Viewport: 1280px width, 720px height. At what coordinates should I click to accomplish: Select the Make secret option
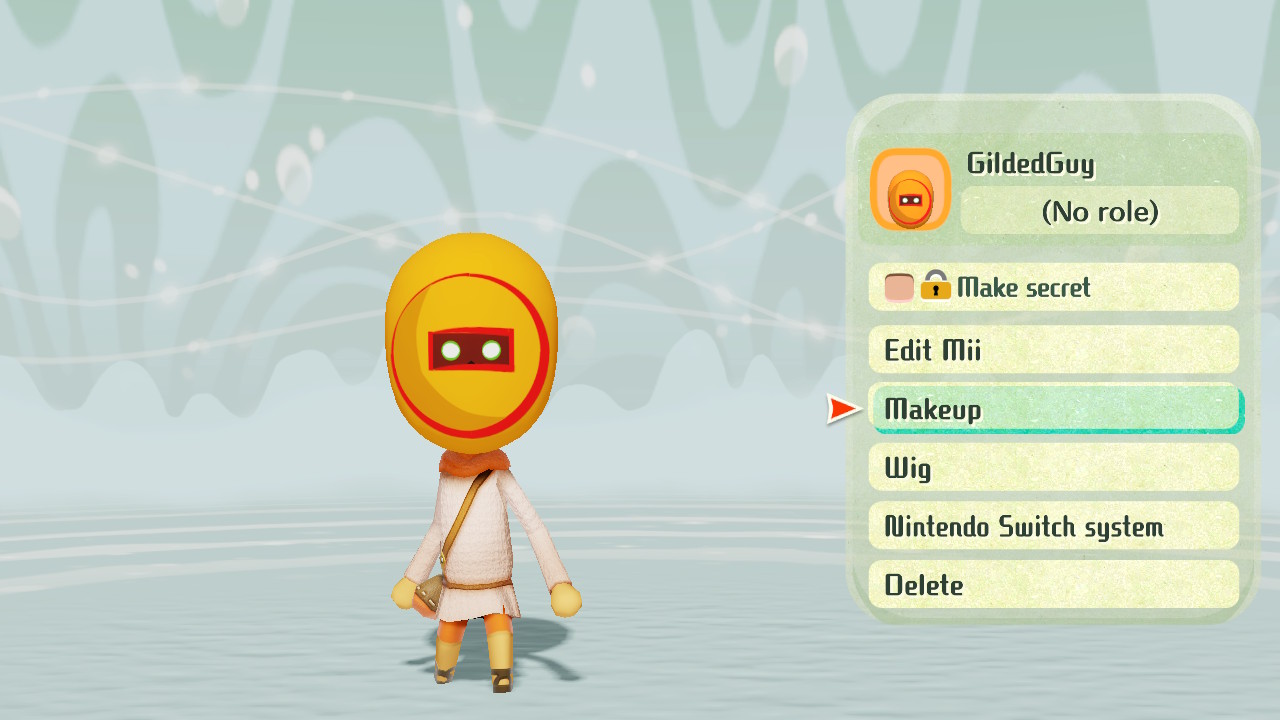point(1053,288)
